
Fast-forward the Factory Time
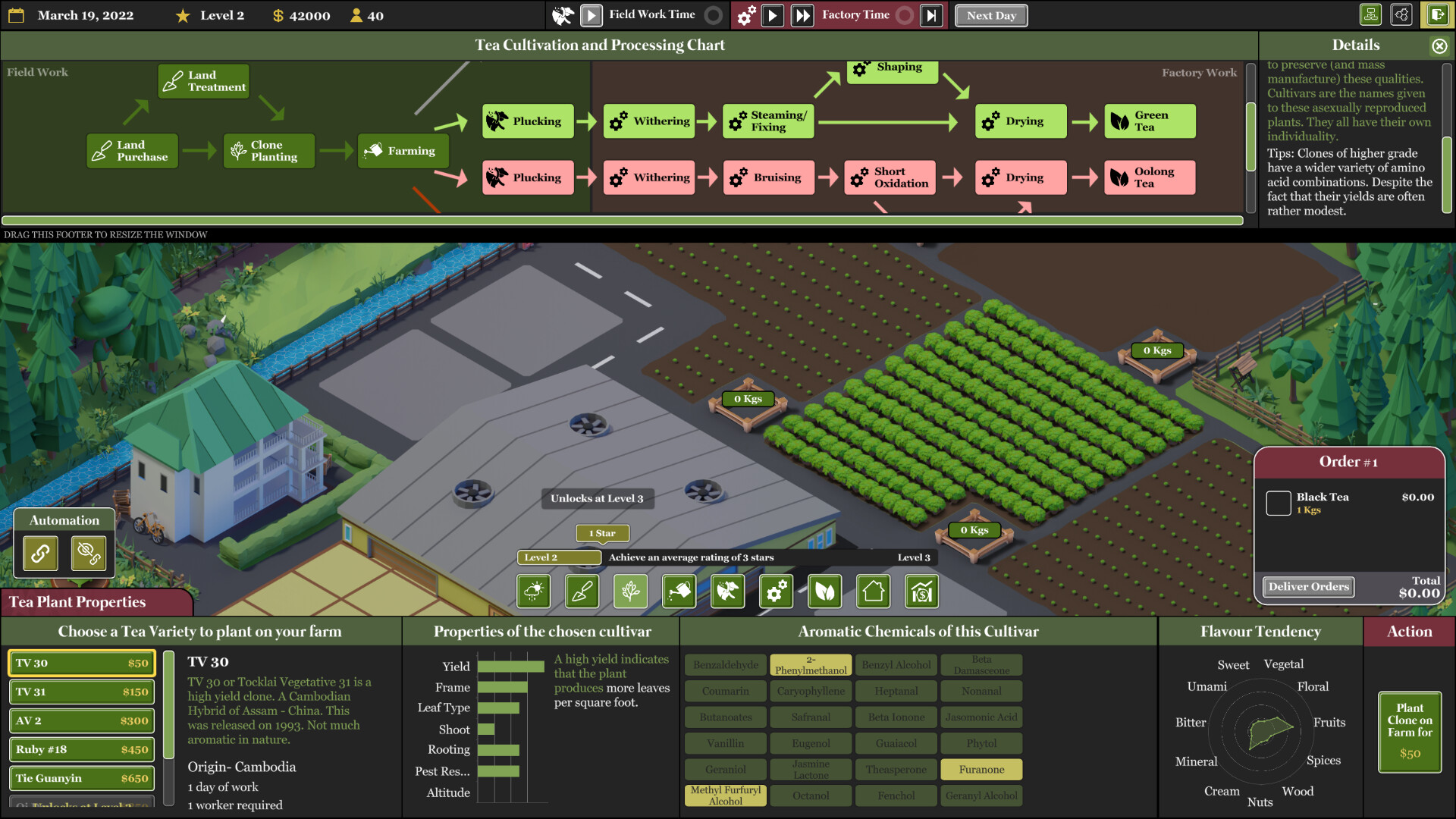pyautogui.click(x=802, y=14)
